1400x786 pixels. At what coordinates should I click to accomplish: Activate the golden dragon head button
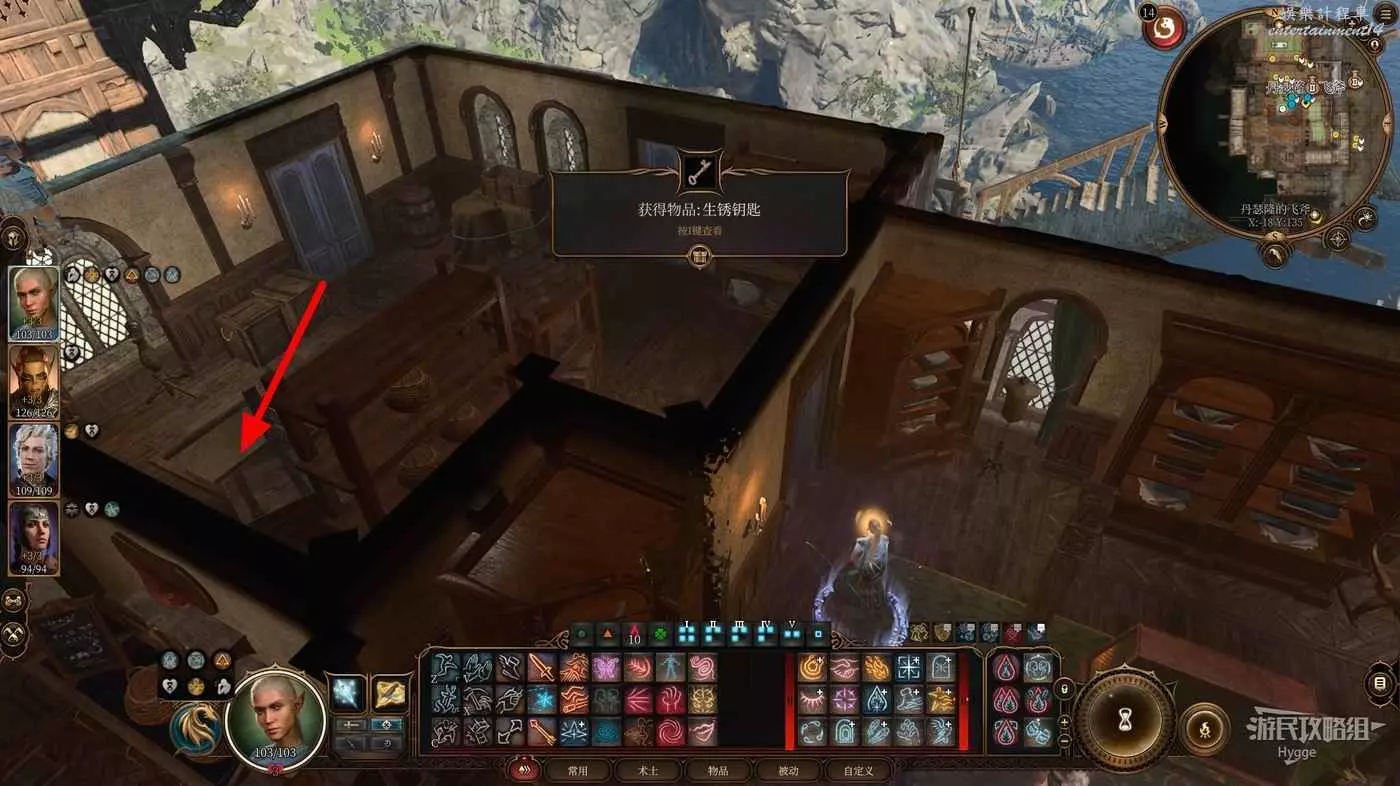195,728
